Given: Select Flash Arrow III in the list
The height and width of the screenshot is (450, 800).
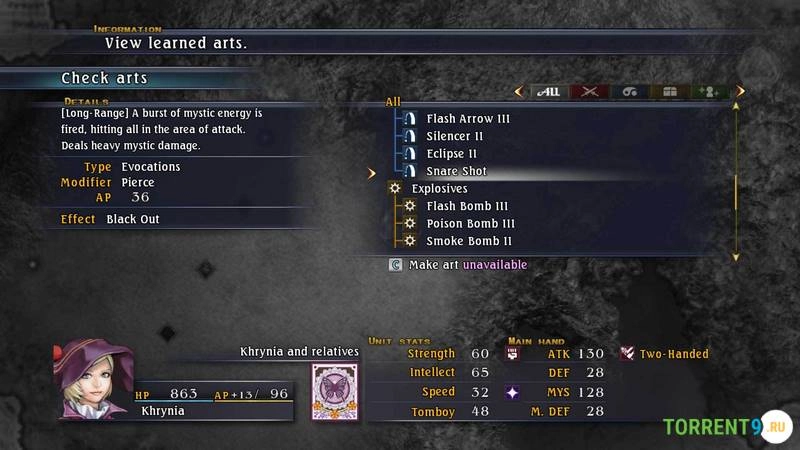Looking at the screenshot, I should click(467, 119).
